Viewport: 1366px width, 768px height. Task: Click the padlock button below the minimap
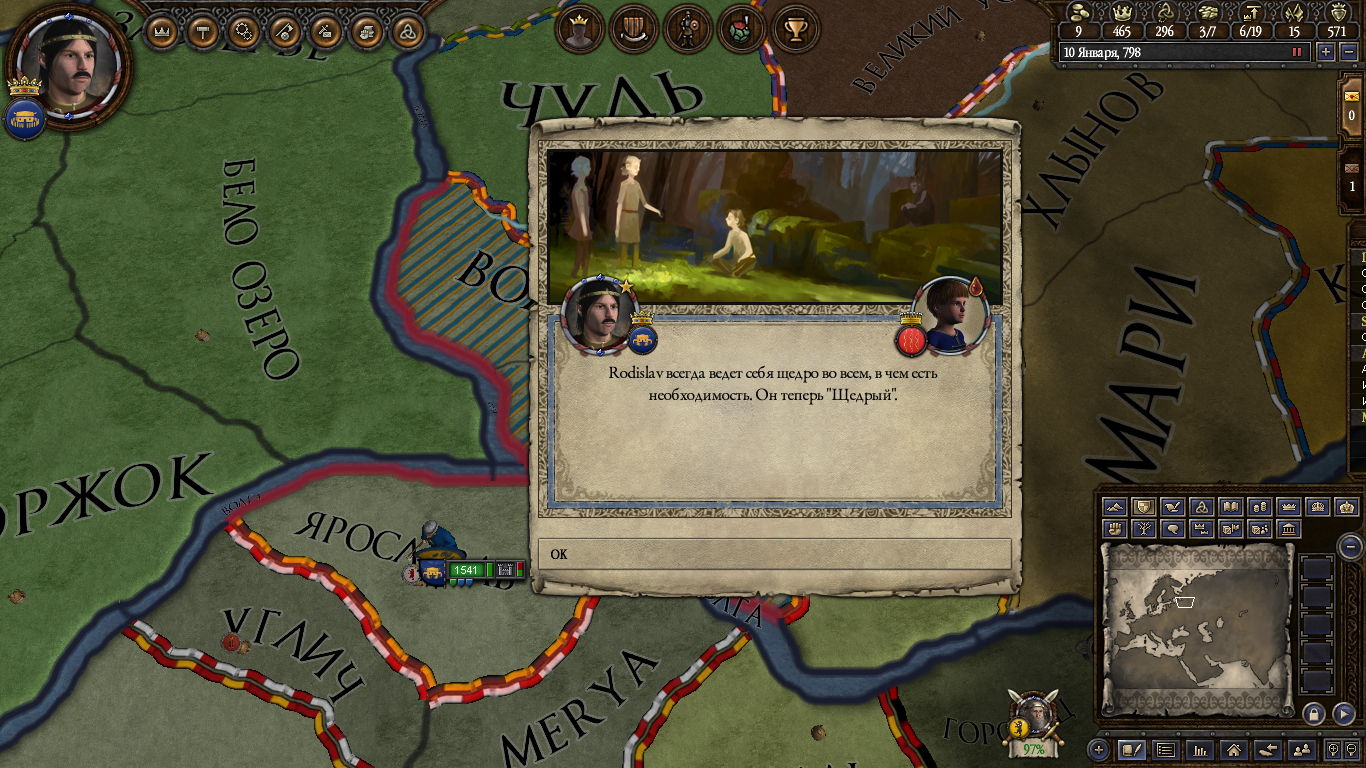[x=1314, y=713]
